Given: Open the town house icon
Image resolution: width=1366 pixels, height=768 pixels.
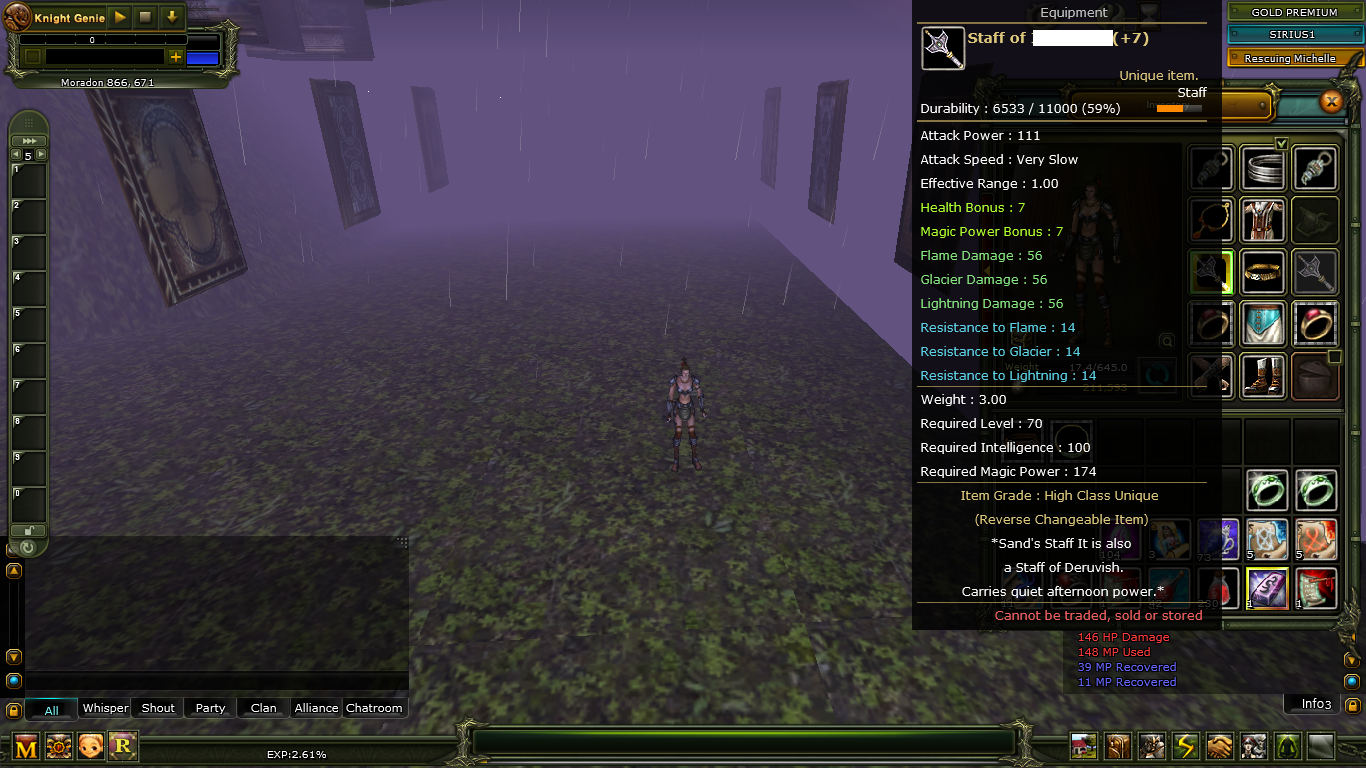Looking at the screenshot, I should point(1083,747).
